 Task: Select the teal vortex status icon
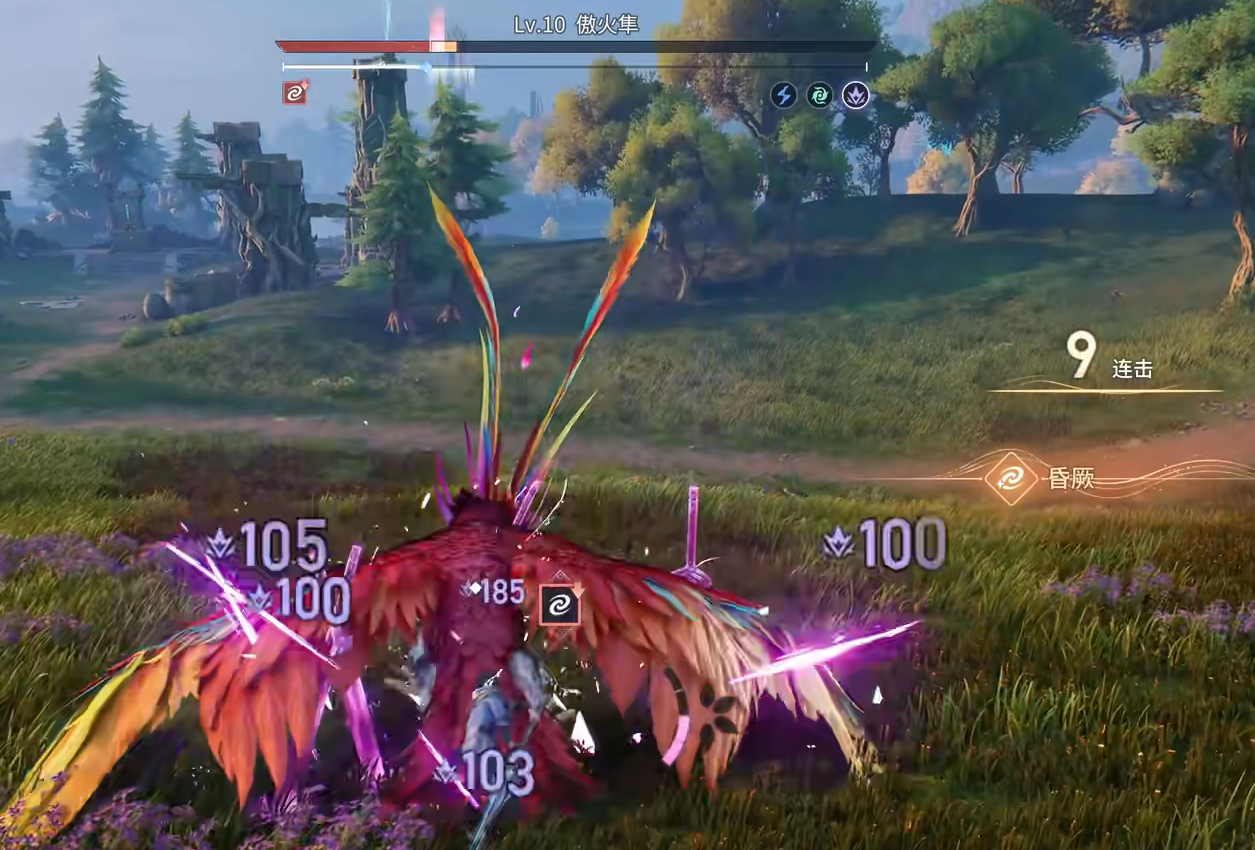coord(820,95)
